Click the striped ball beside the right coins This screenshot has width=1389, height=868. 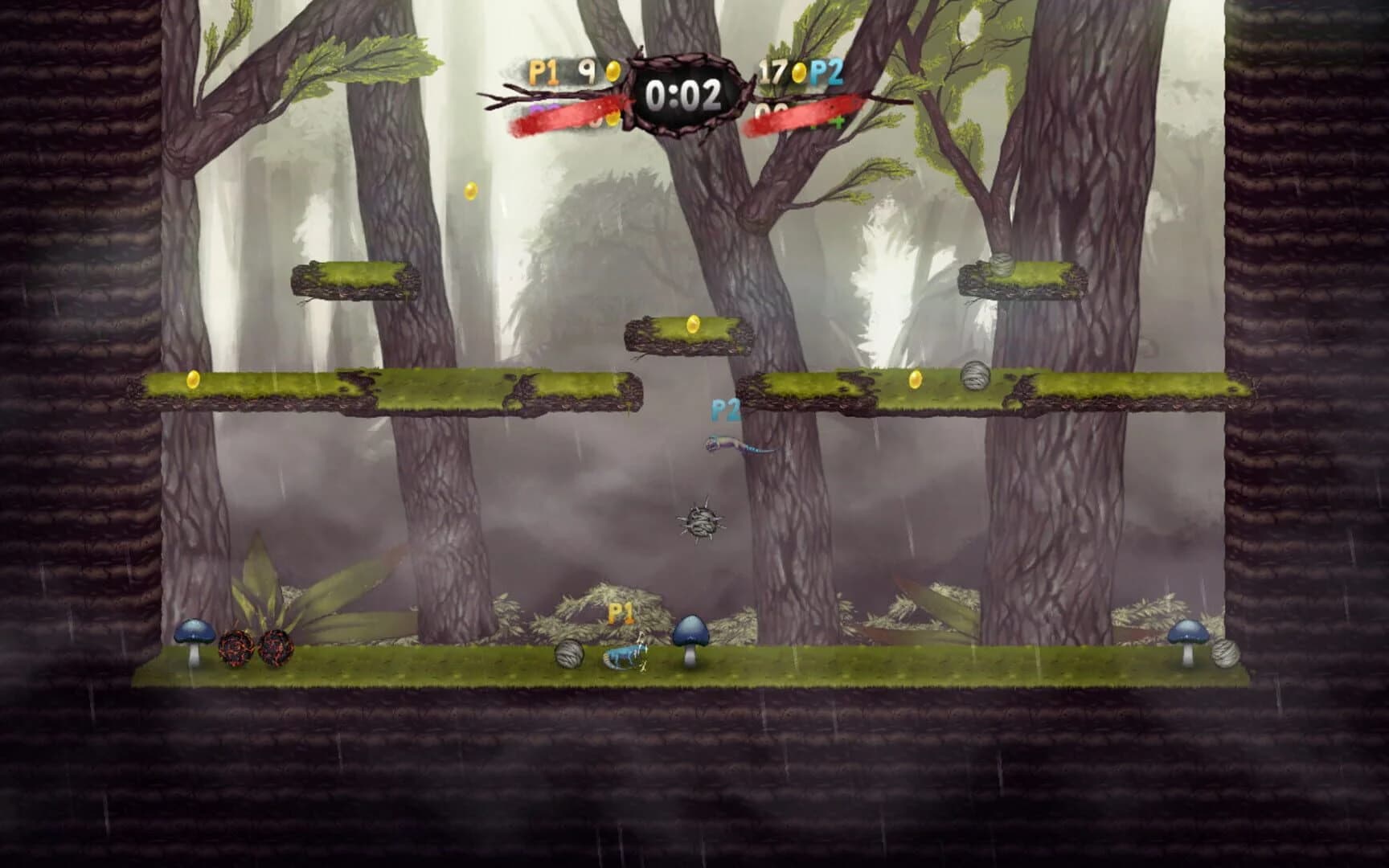click(x=977, y=375)
